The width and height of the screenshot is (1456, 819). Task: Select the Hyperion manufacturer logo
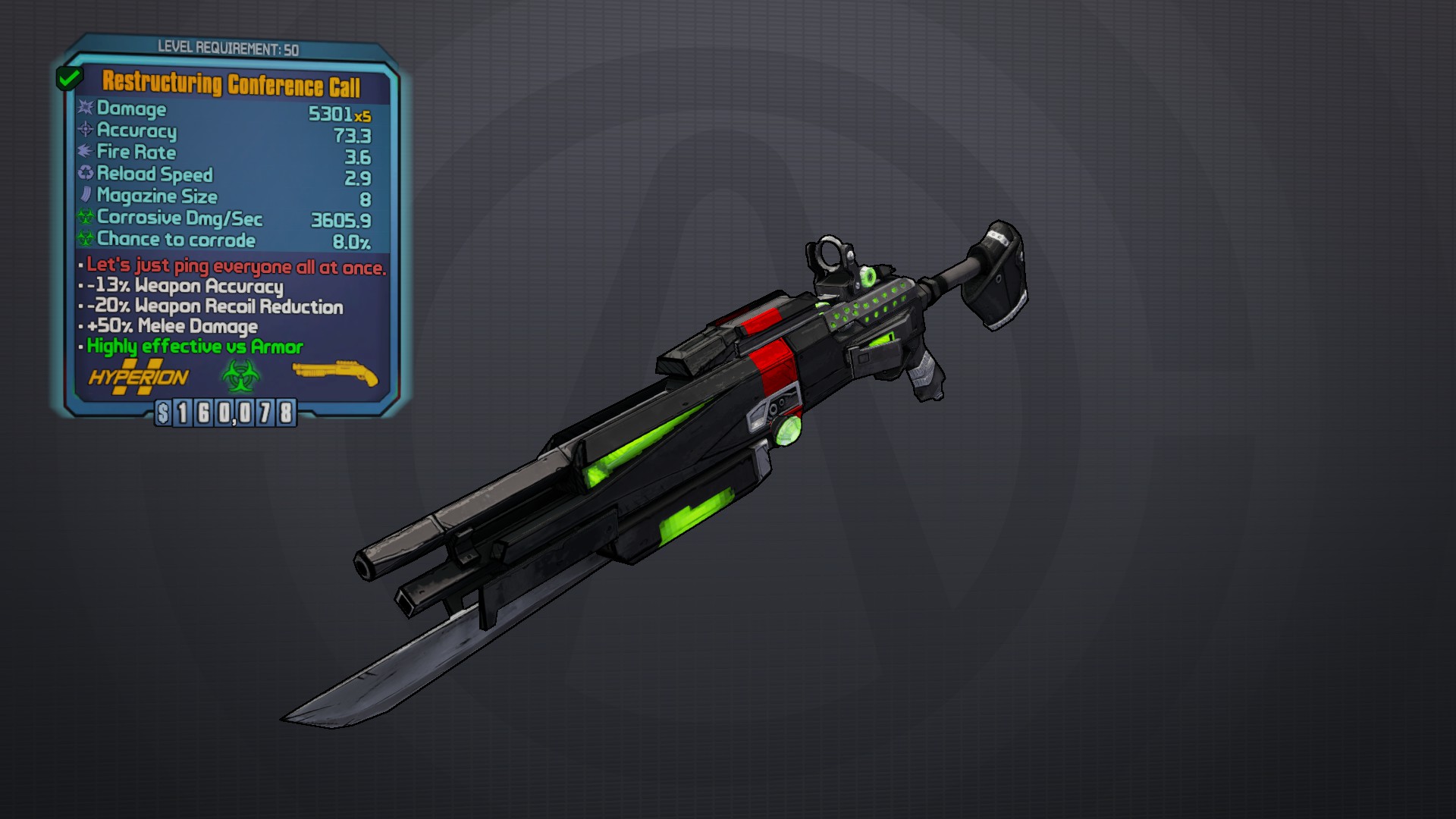tap(139, 377)
